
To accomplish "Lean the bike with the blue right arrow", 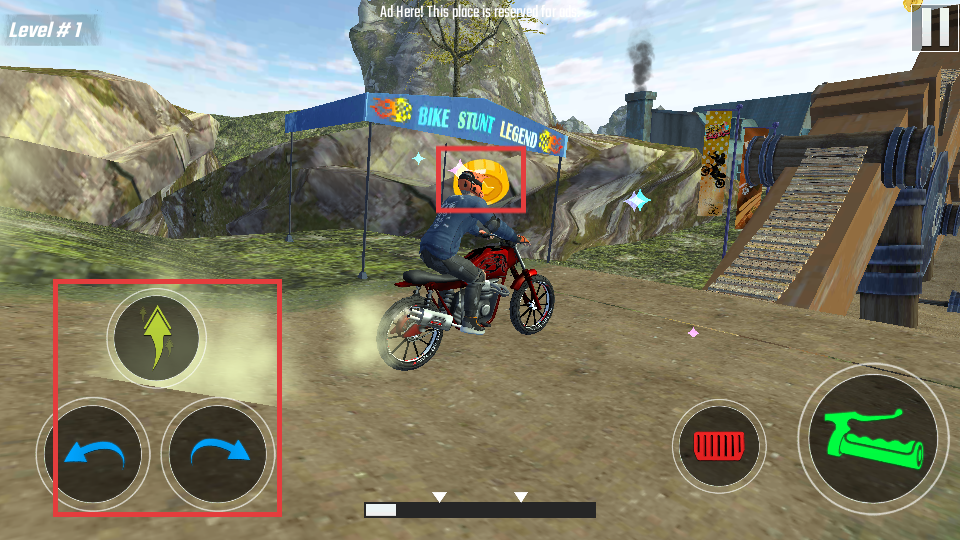I will coord(218,453).
